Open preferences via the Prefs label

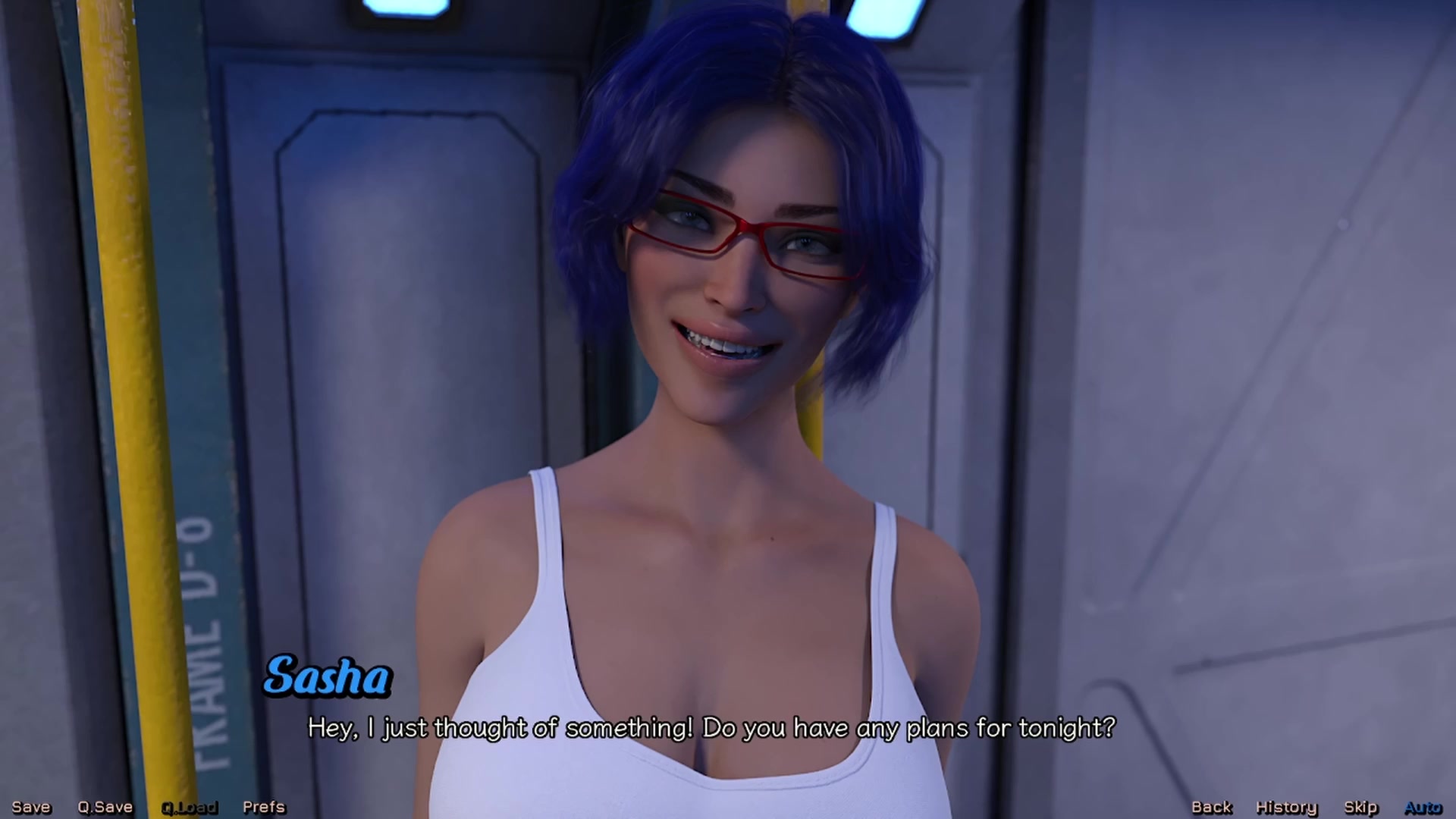(x=263, y=806)
